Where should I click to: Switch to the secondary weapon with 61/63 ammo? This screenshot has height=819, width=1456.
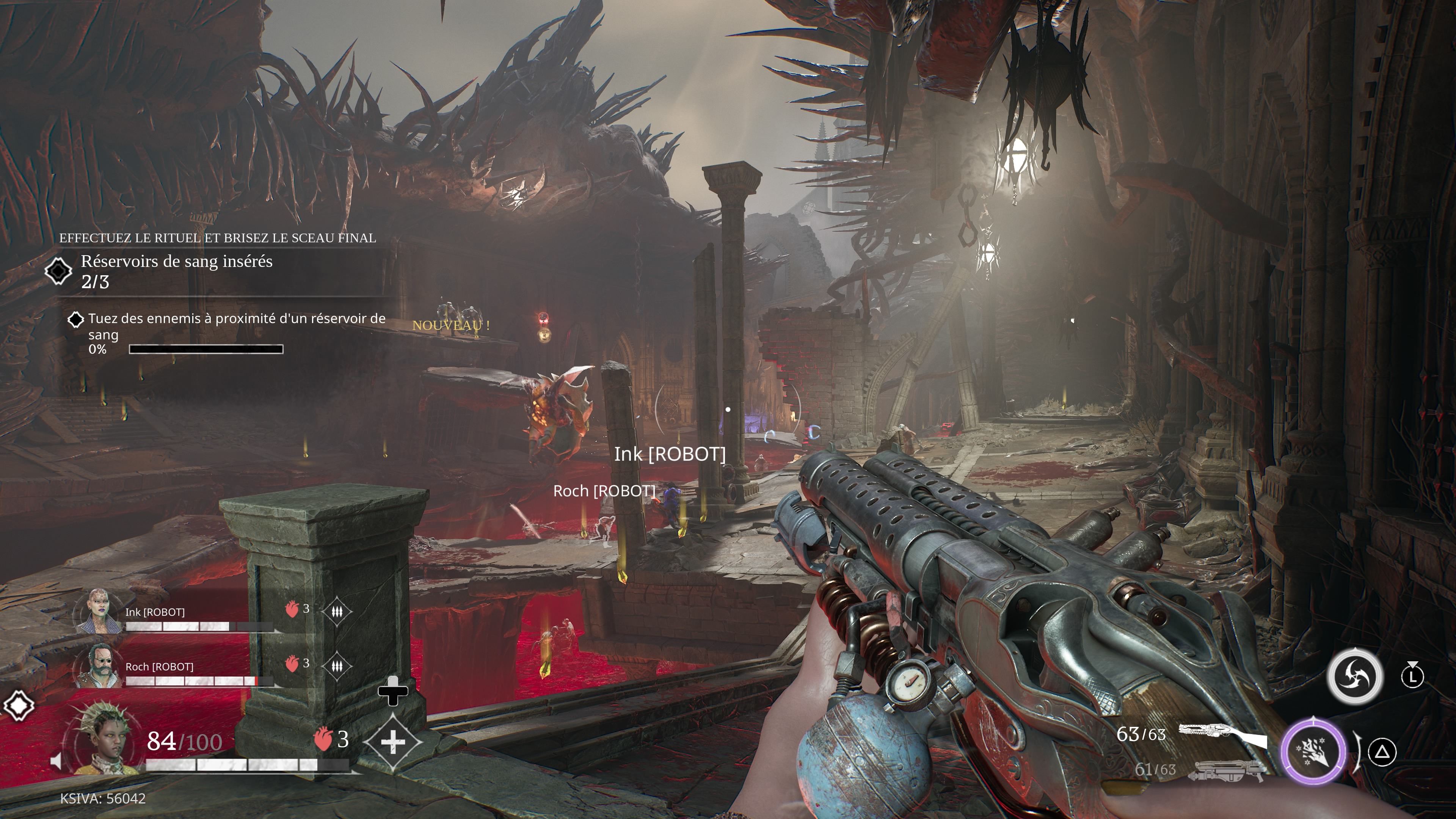click(x=1225, y=770)
